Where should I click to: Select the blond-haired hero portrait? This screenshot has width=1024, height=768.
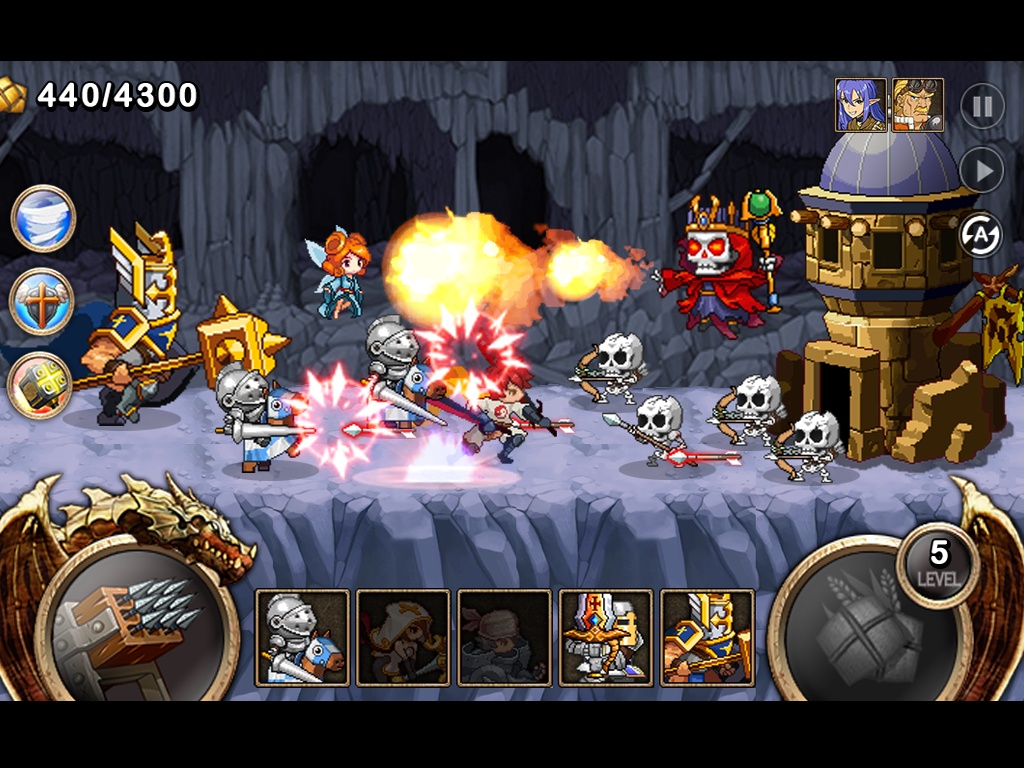click(x=918, y=105)
